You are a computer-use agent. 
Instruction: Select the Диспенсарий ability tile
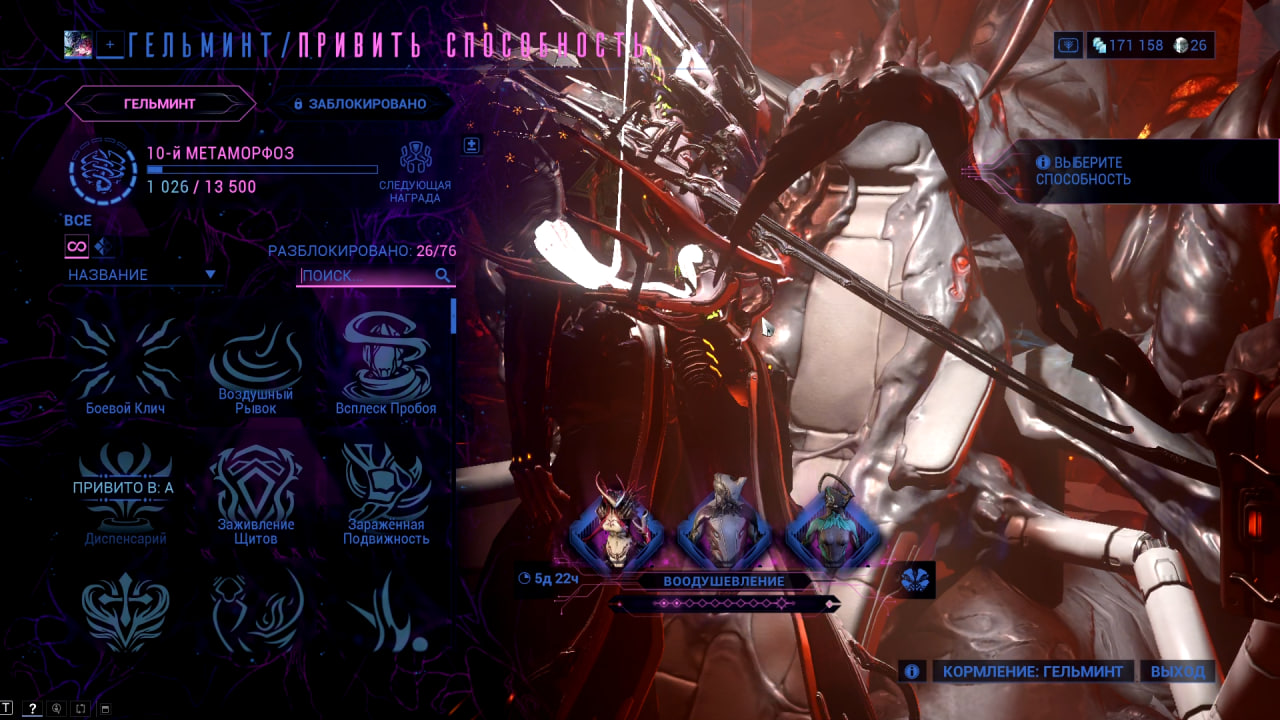[125, 497]
